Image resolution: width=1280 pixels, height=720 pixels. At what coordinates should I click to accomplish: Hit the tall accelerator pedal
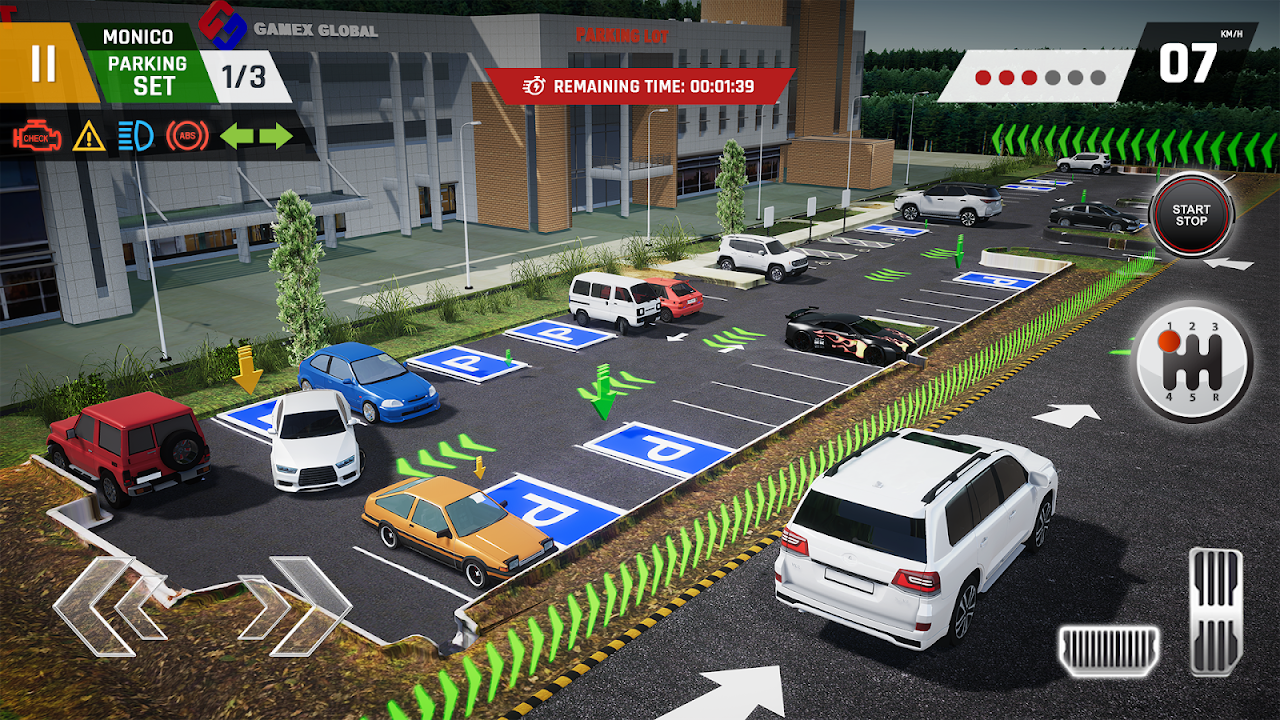point(1215,611)
